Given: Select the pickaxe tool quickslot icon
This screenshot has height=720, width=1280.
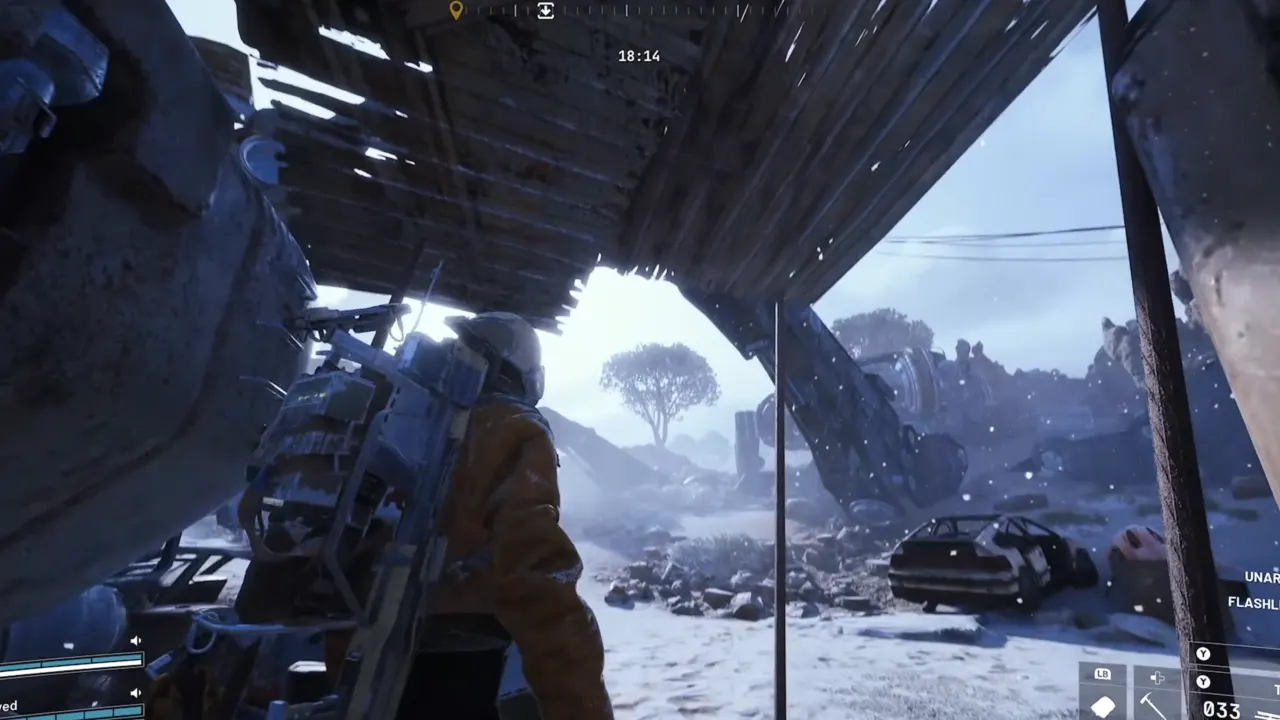Looking at the screenshot, I should 1151,705.
